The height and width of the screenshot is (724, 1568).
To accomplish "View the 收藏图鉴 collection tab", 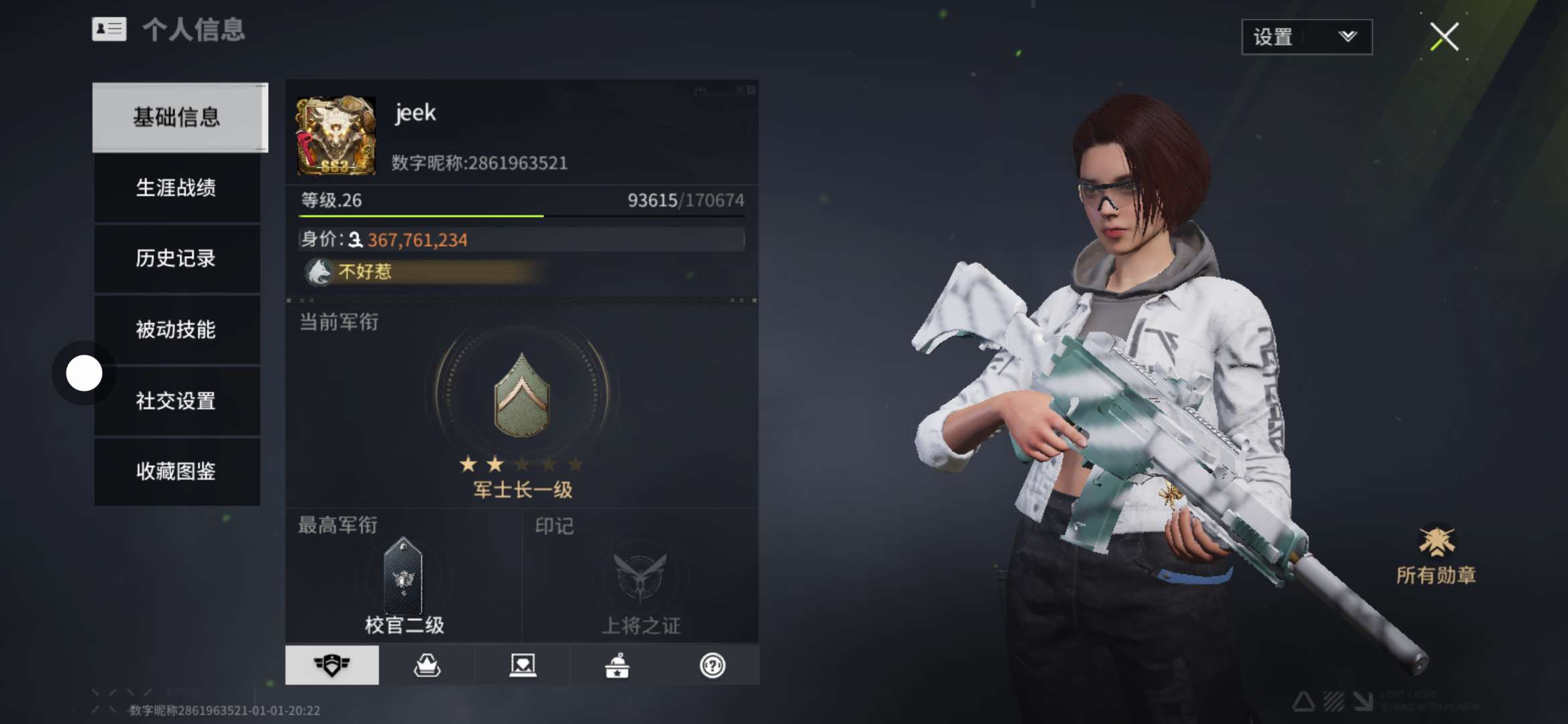I will [x=176, y=471].
